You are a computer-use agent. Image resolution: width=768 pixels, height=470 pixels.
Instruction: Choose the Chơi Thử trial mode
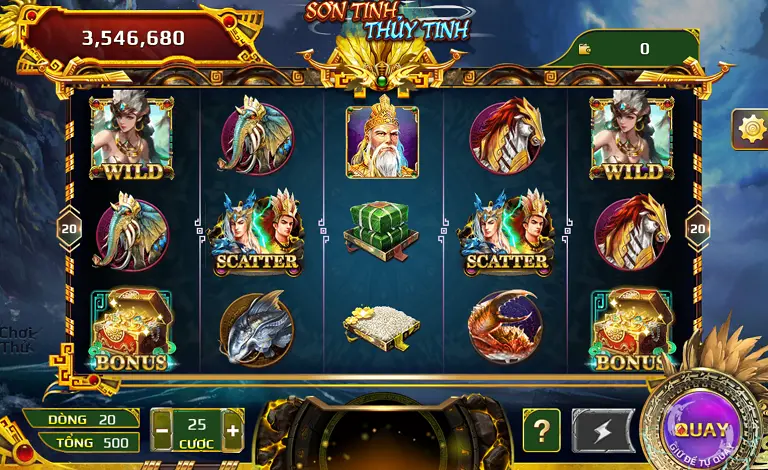coord(15,340)
